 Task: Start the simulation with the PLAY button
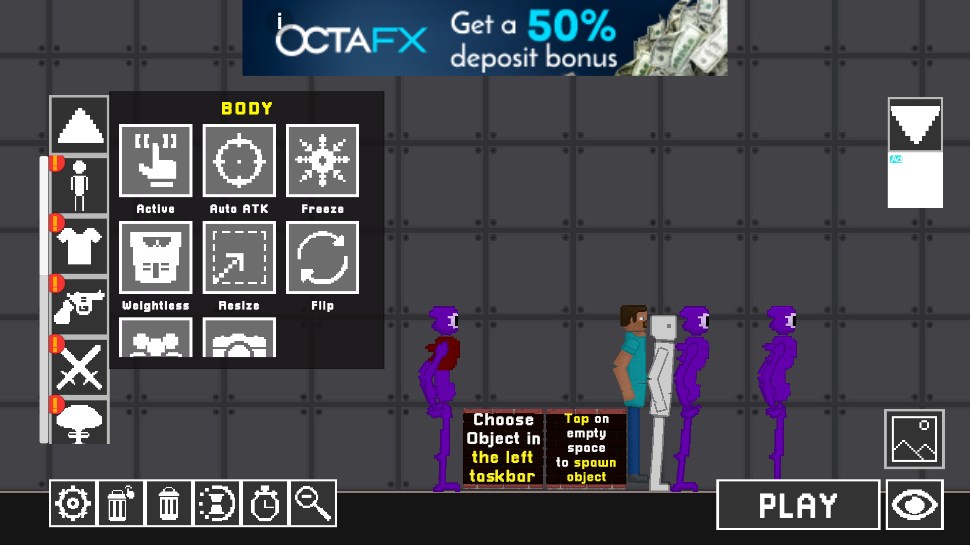pyautogui.click(x=798, y=505)
